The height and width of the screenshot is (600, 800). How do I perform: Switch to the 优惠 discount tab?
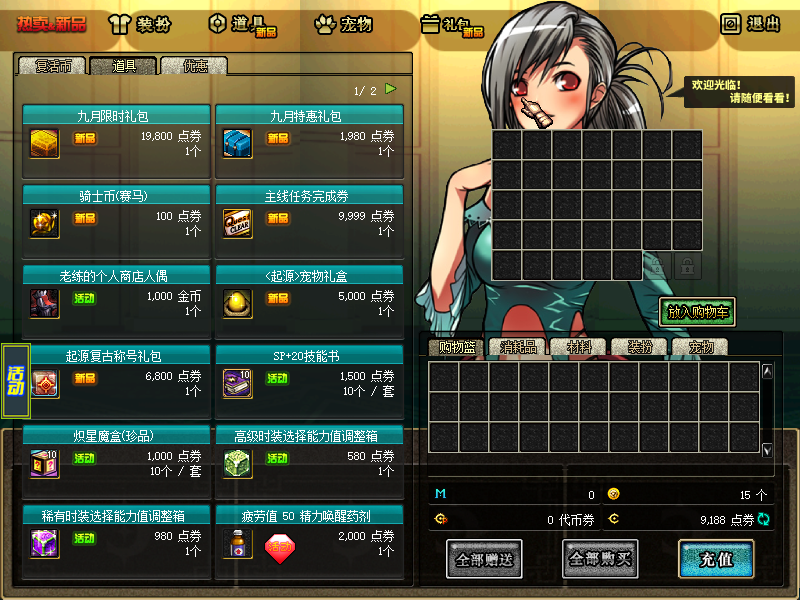point(195,66)
